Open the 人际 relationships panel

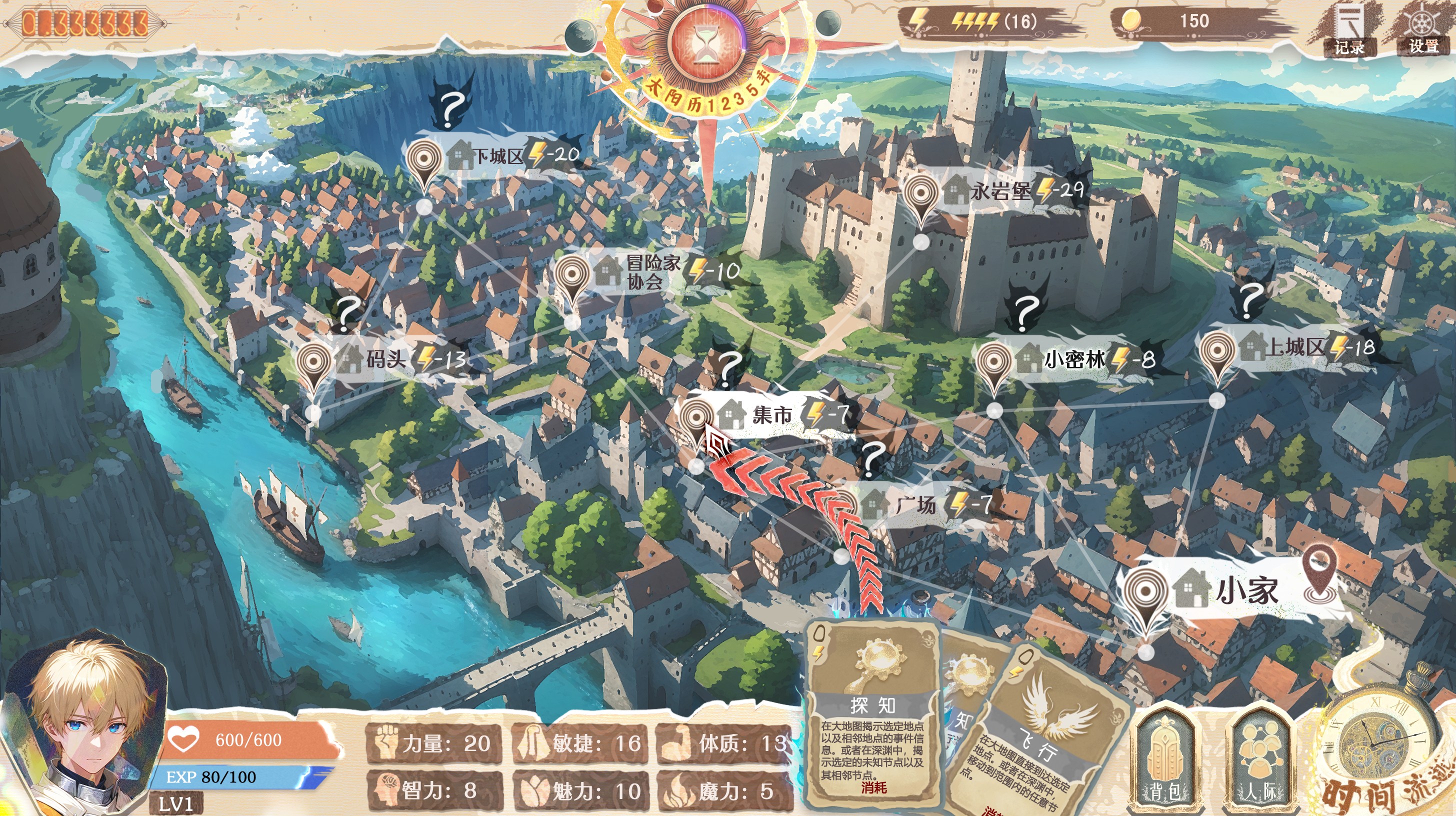[x=1259, y=757]
